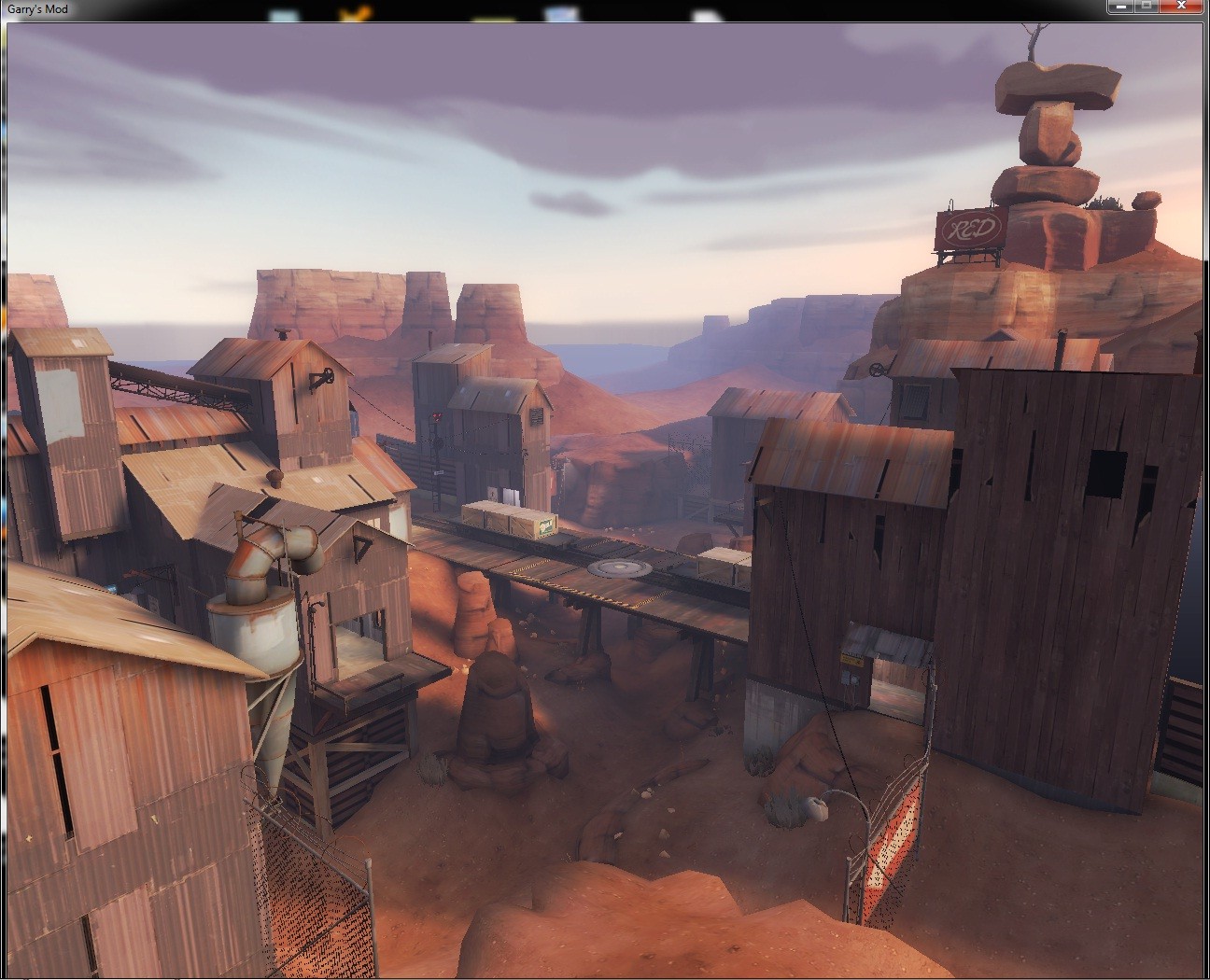Close the Garry's Mod window

pos(1182,6)
